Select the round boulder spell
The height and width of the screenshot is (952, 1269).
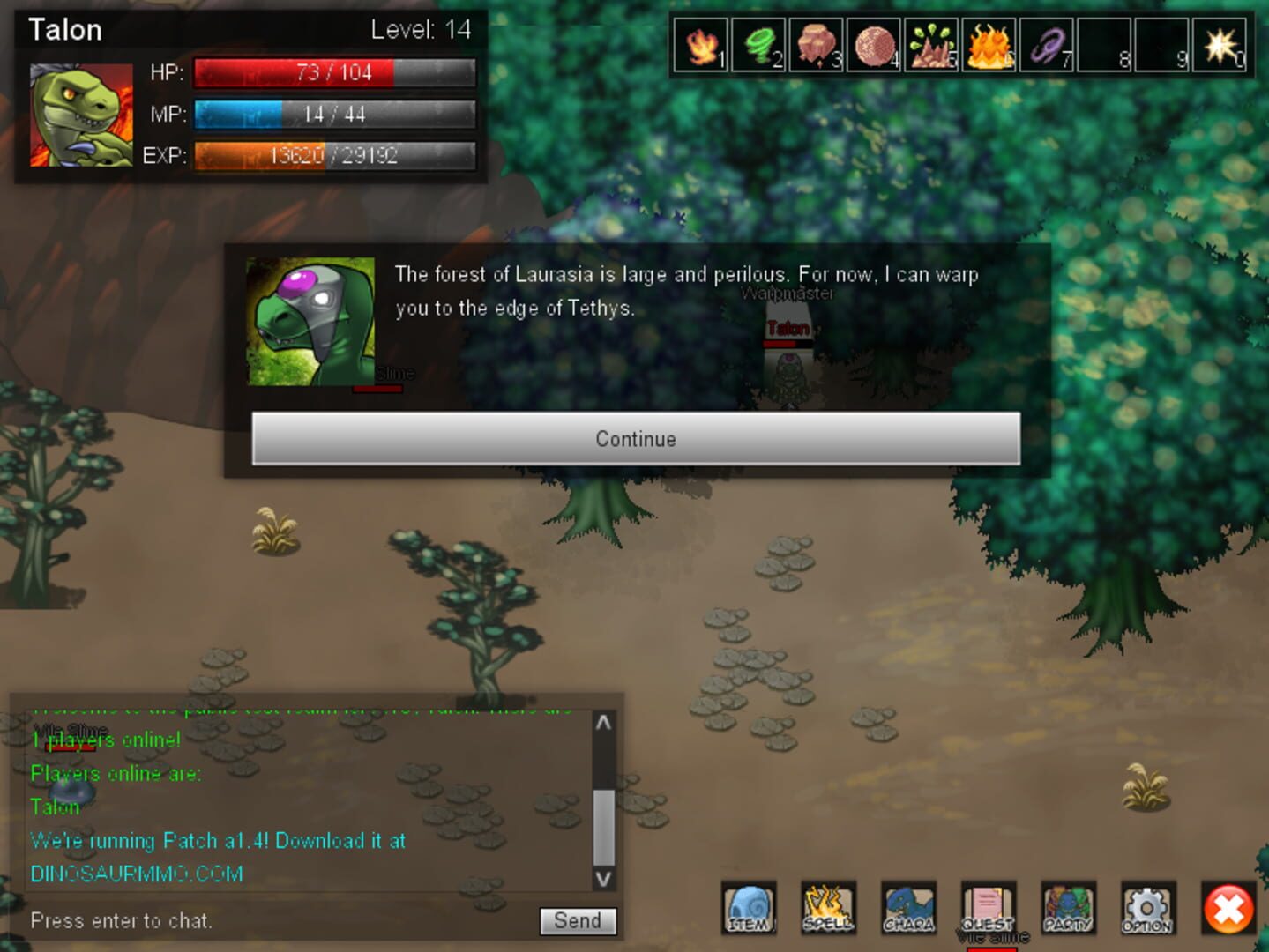[x=874, y=45]
